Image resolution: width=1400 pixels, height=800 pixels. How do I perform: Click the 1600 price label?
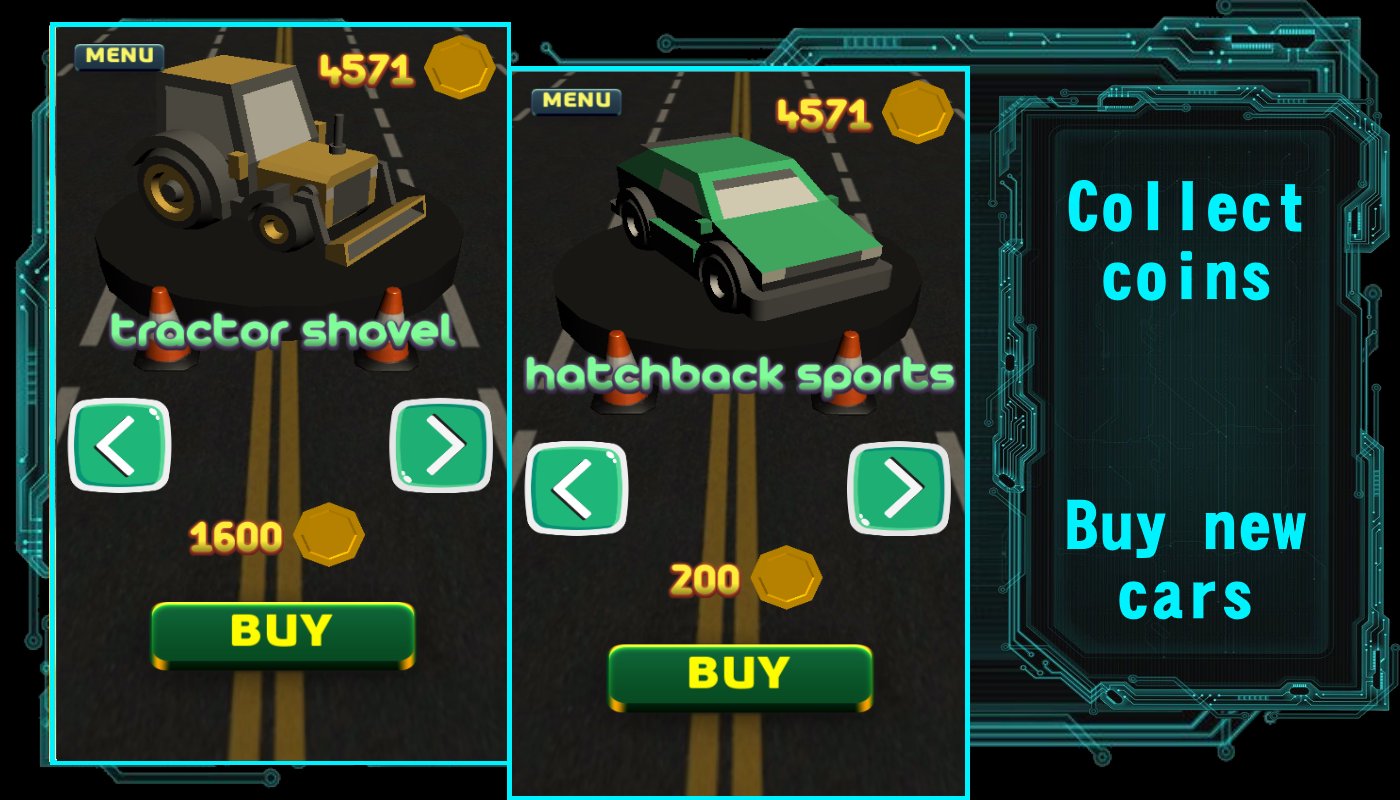tap(236, 536)
